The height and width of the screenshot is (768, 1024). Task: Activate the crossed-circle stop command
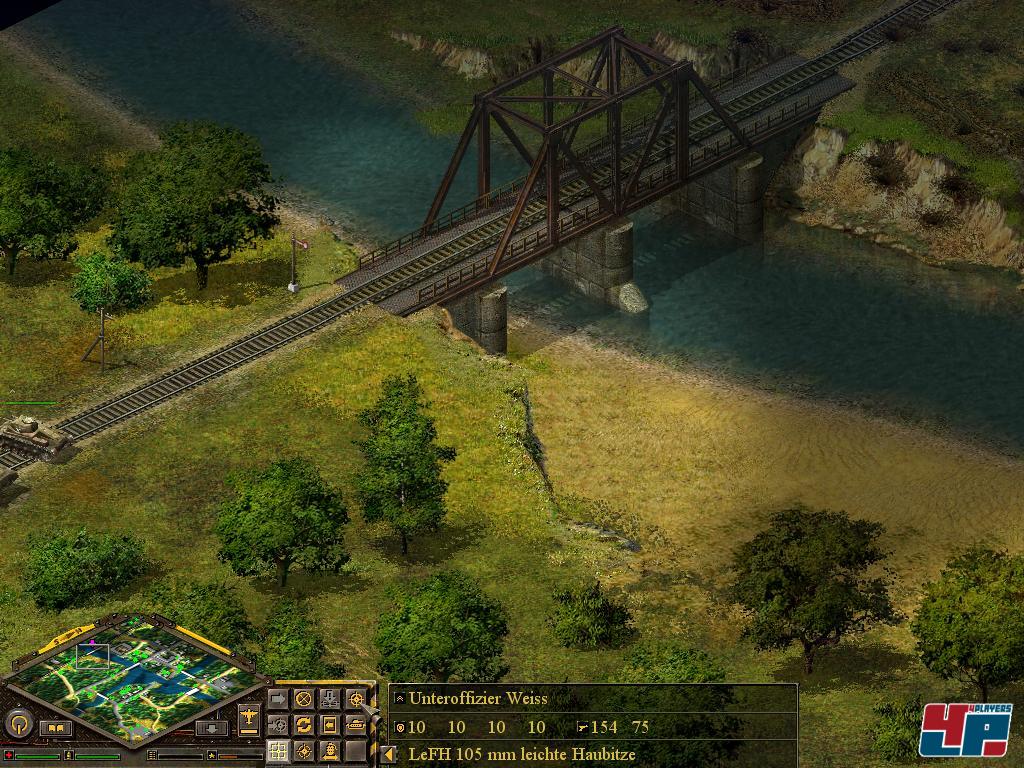click(x=303, y=699)
